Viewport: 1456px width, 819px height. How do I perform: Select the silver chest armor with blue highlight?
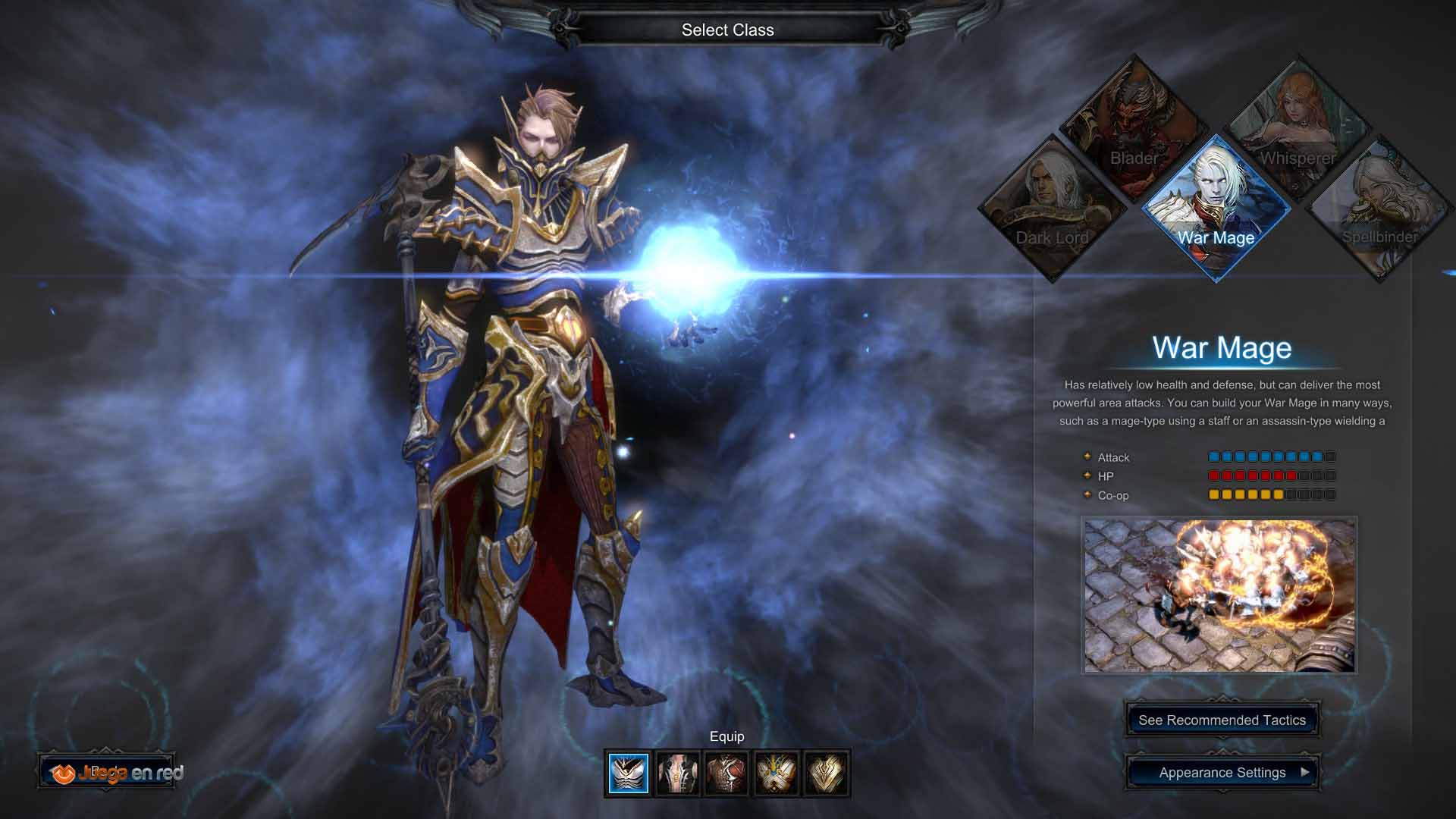pos(629,773)
